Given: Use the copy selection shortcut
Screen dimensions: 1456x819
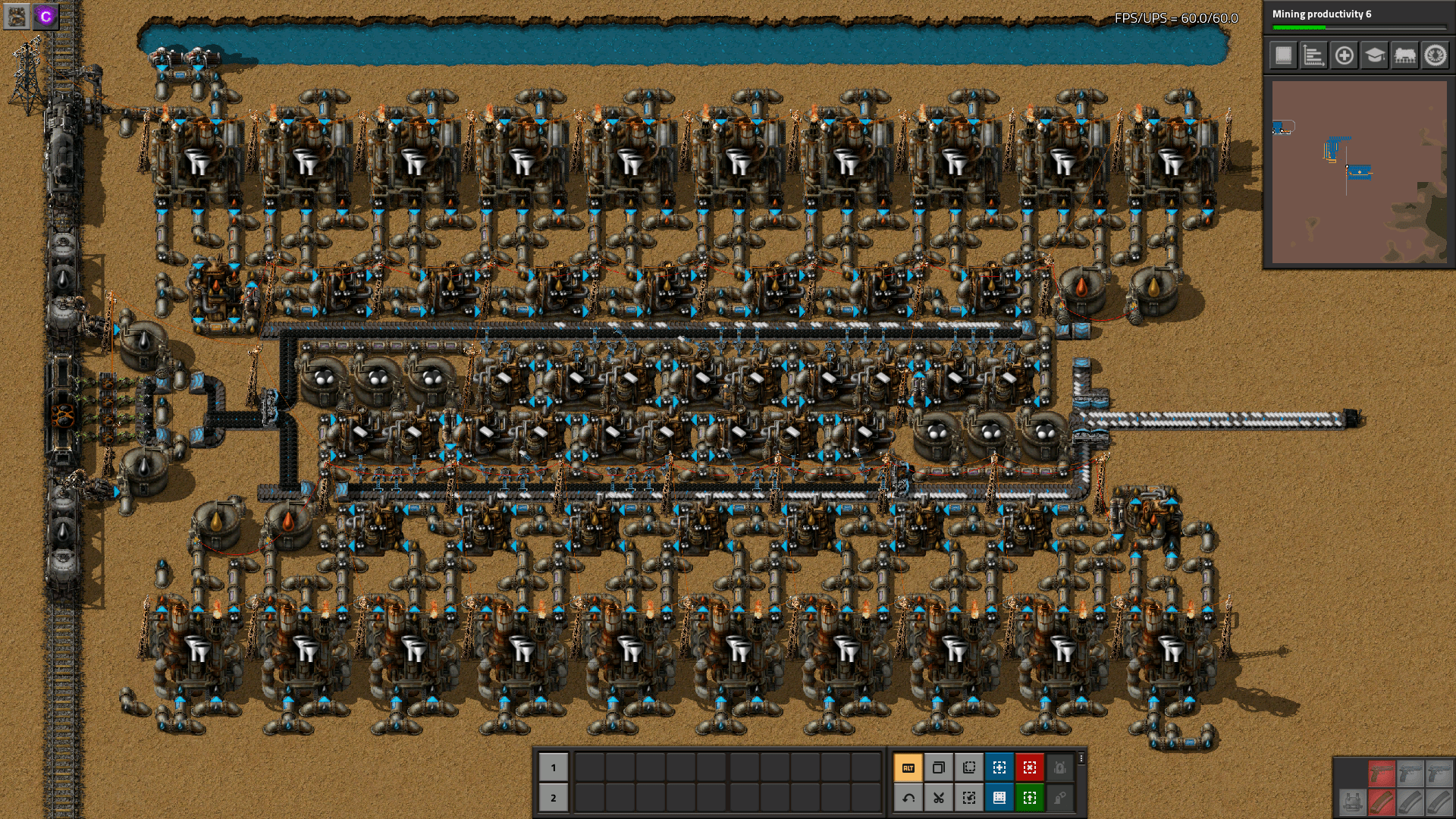Looking at the screenshot, I should pyautogui.click(x=938, y=767).
